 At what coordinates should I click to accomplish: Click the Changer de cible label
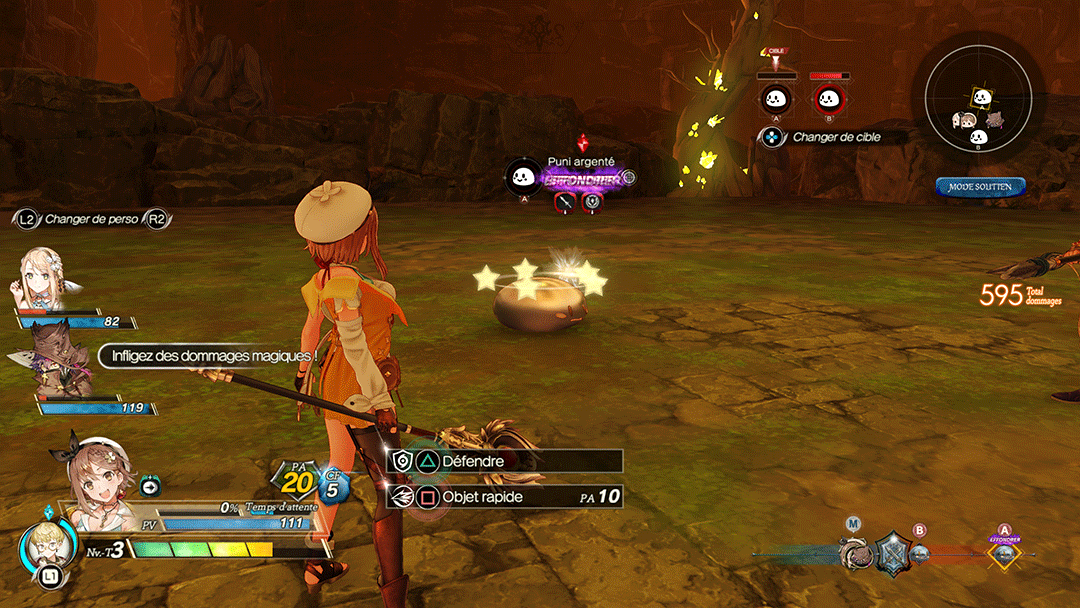836,137
